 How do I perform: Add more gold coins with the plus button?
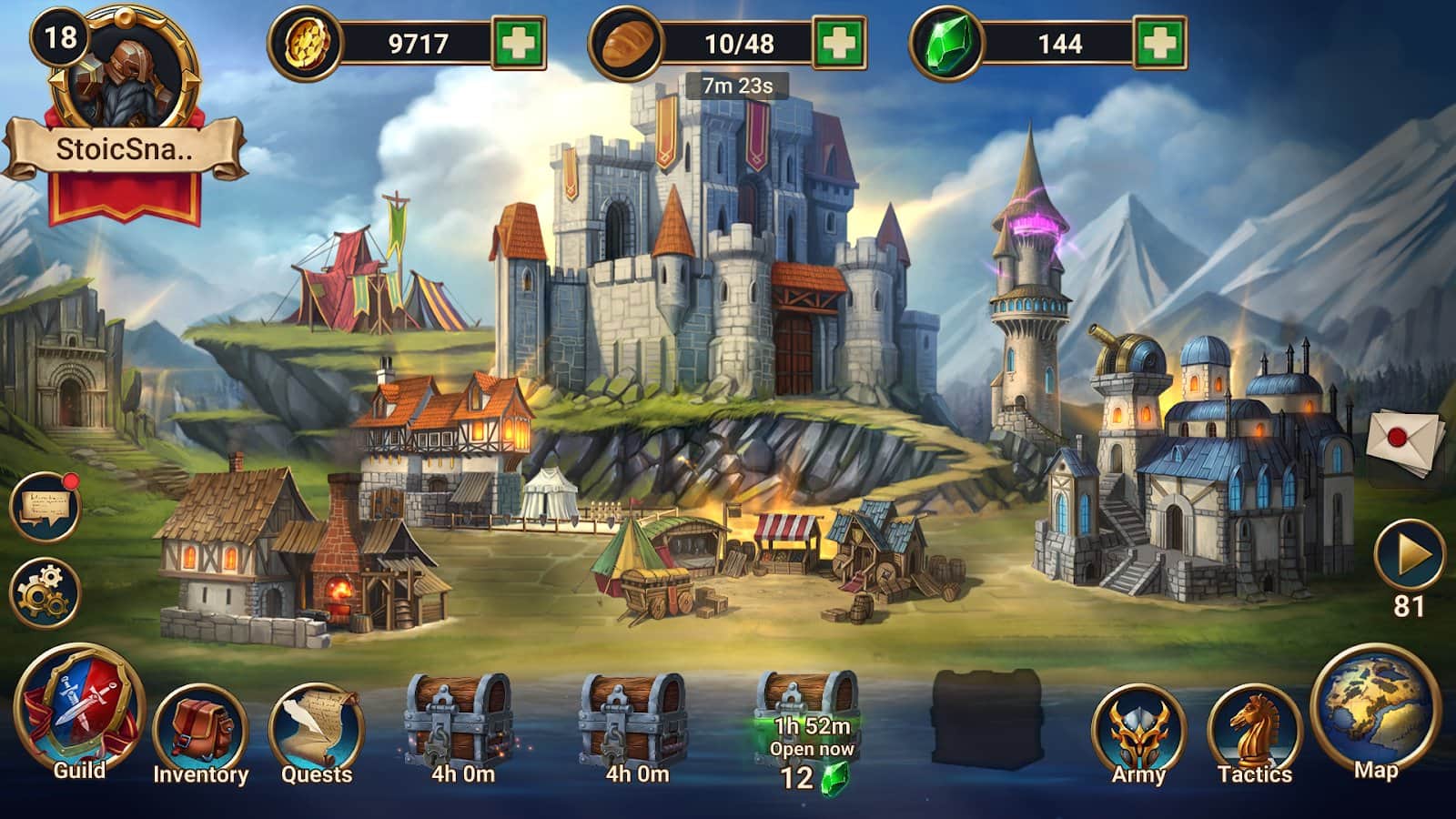point(519,43)
